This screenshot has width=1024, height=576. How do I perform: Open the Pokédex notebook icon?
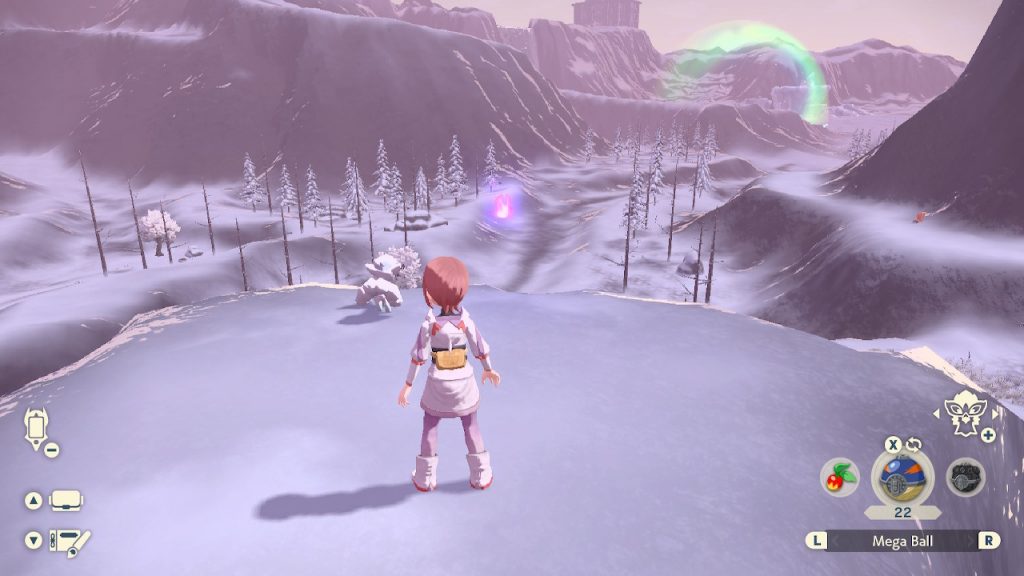coord(68,541)
